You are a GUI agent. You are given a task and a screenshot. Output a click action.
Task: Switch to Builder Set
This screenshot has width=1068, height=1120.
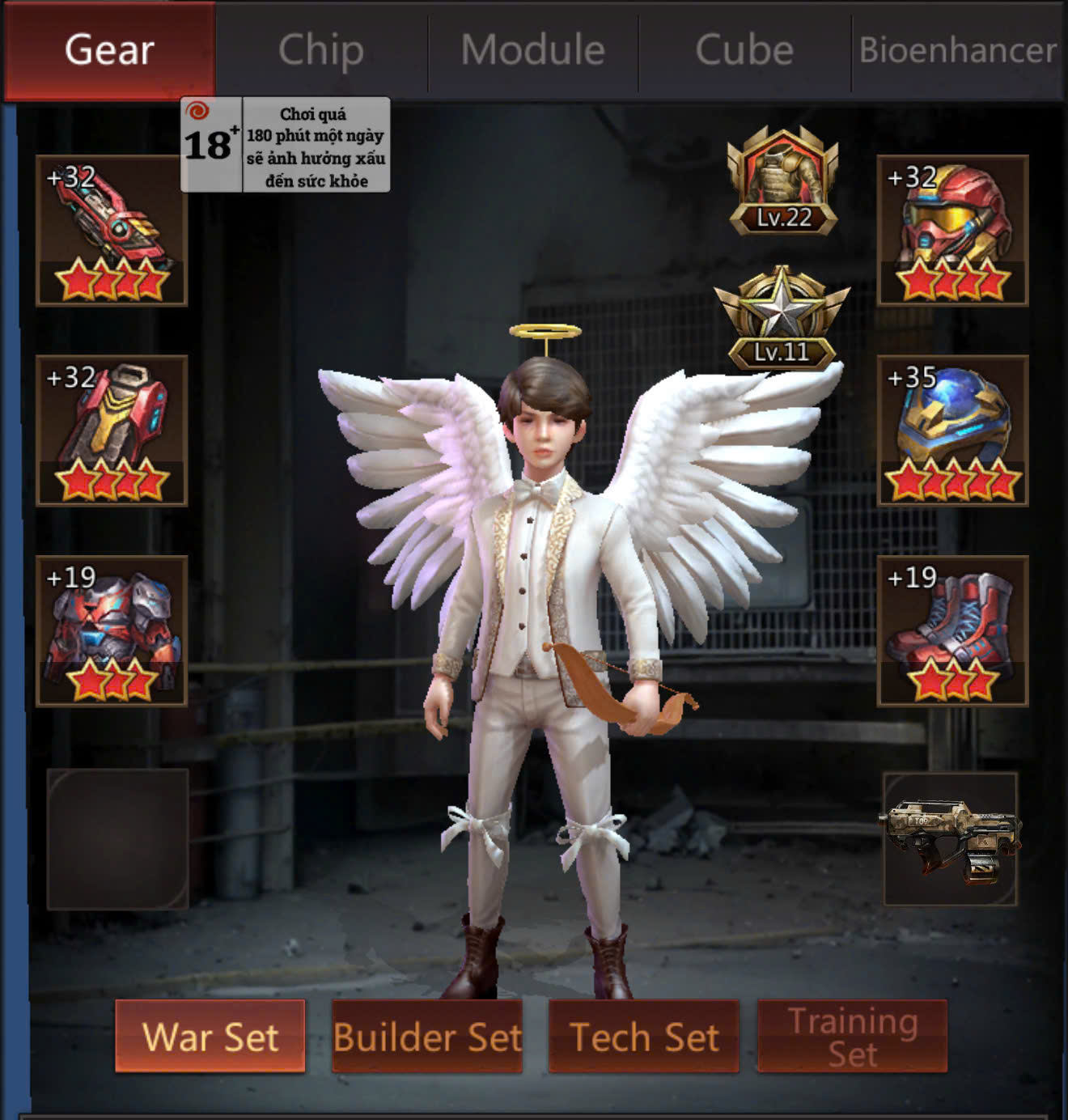point(427,1036)
